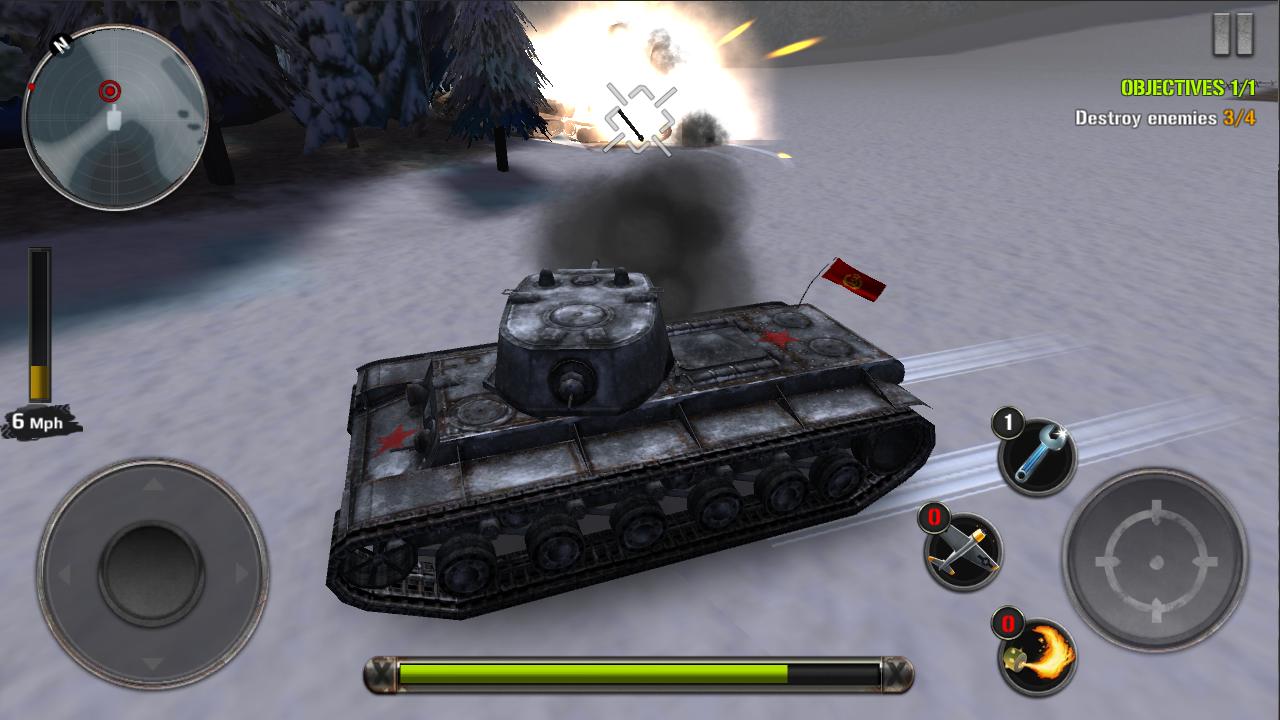Call in the airstrike ability
The image size is (1280, 720).
(x=961, y=551)
